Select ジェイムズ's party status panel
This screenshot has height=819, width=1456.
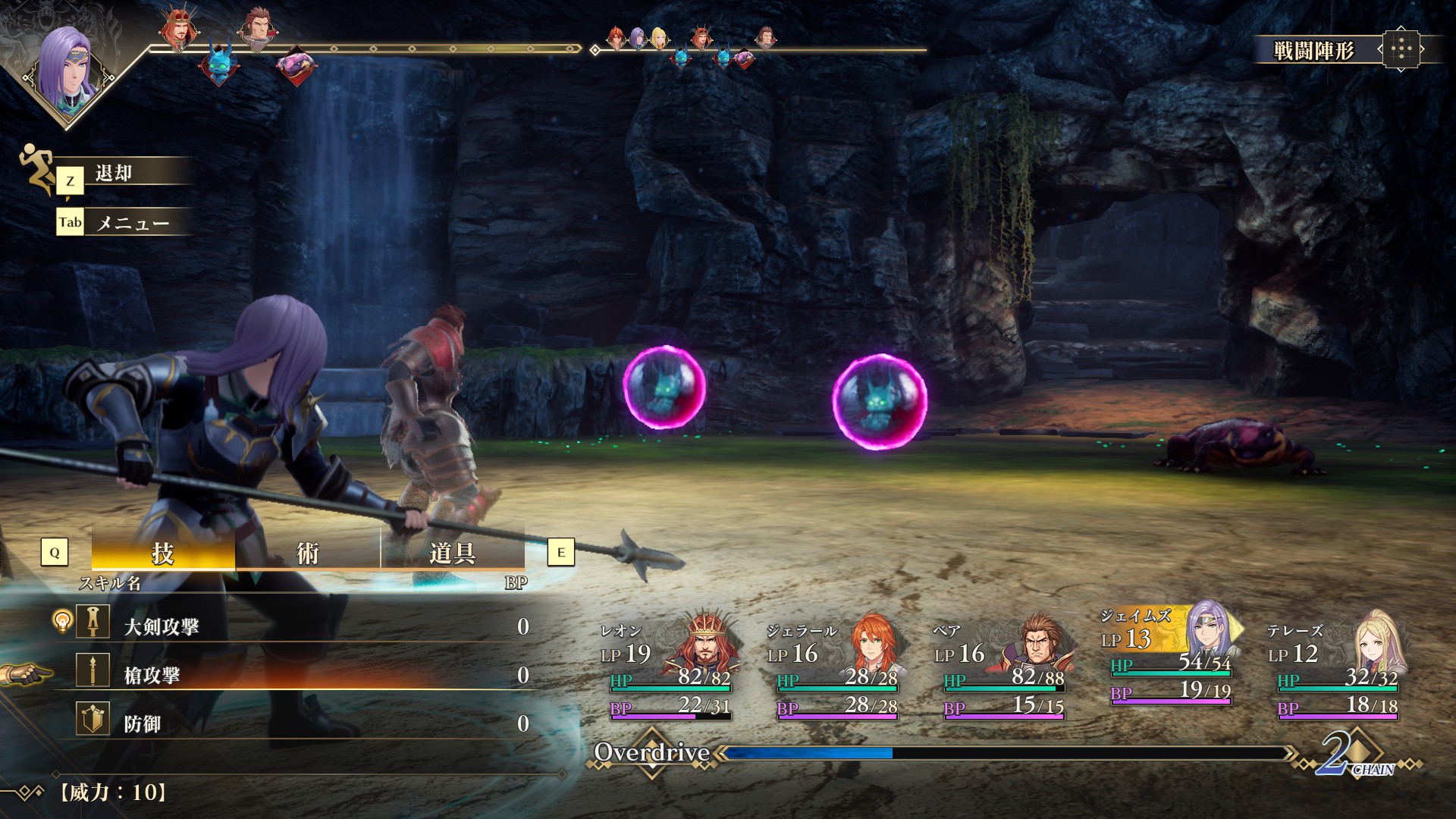pyautogui.click(x=1169, y=656)
